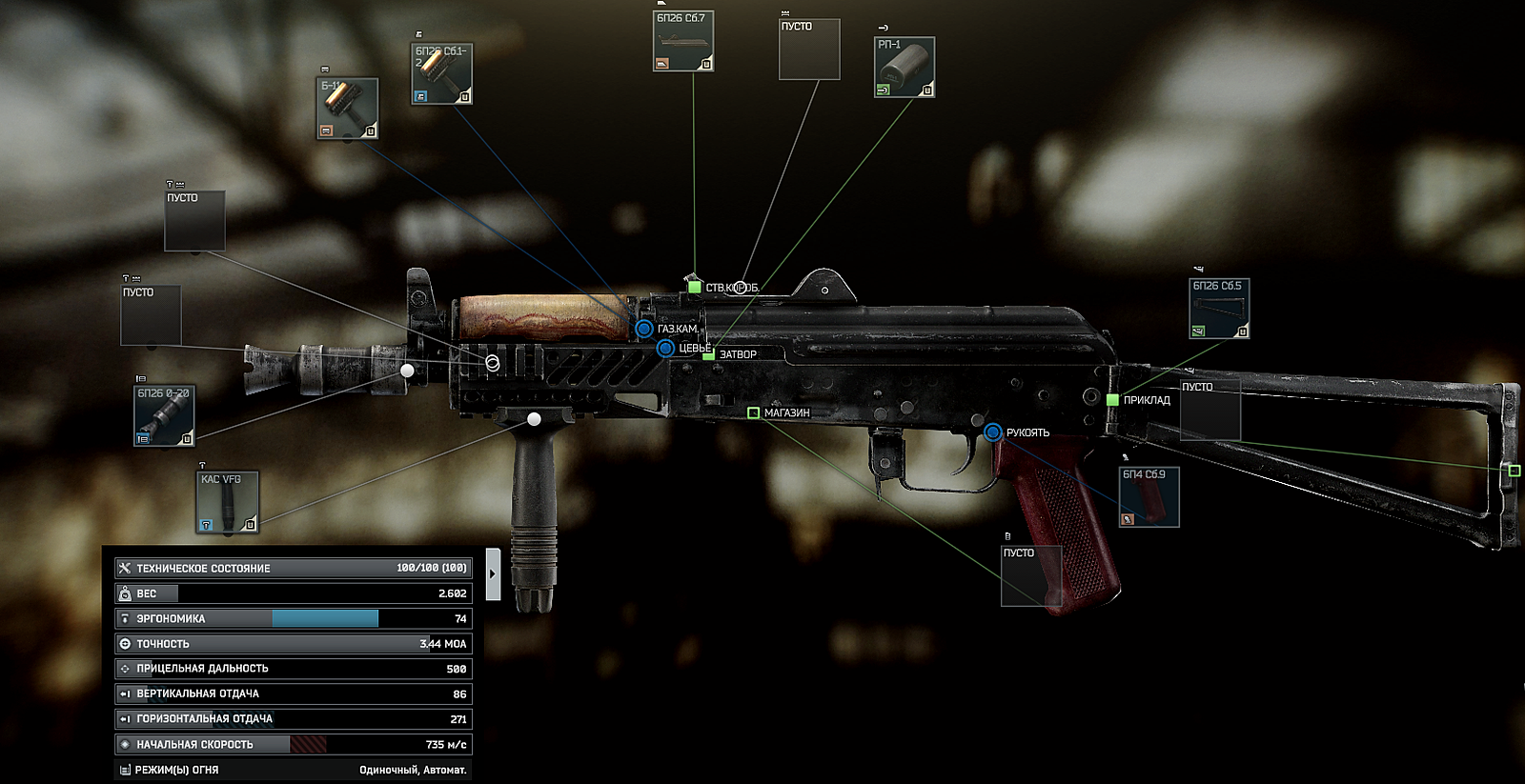Select the ЗАТВОР slot marker
This screenshot has width=1525, height=784.
709,354
